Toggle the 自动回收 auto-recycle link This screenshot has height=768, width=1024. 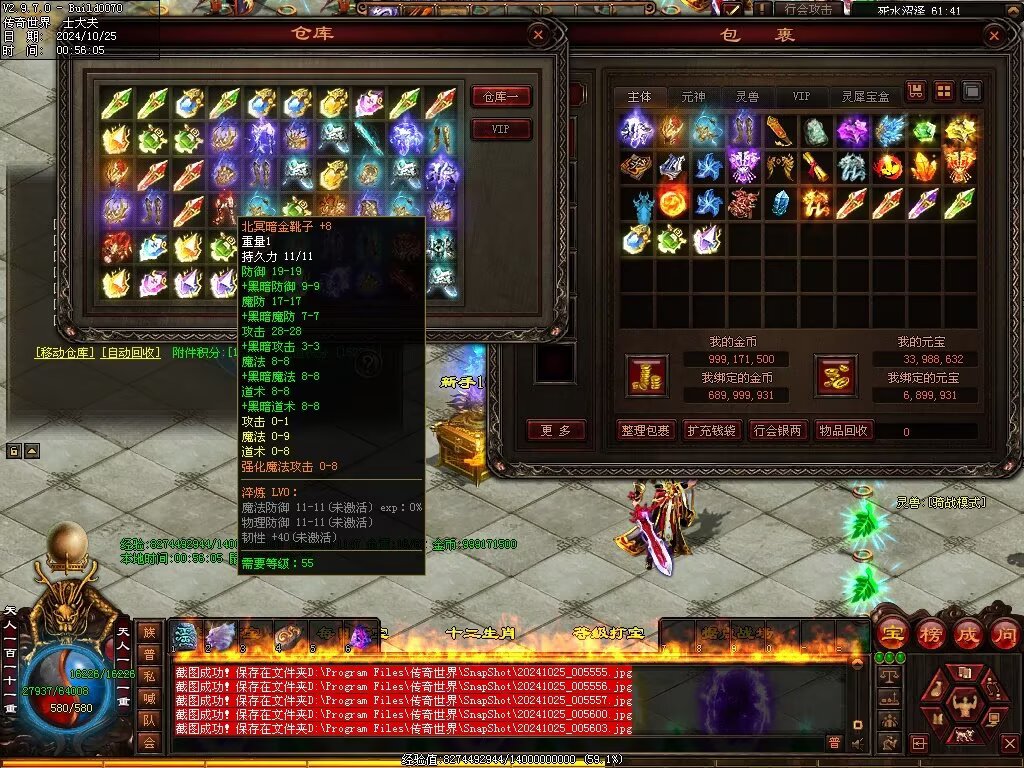(x=131, y=352)
